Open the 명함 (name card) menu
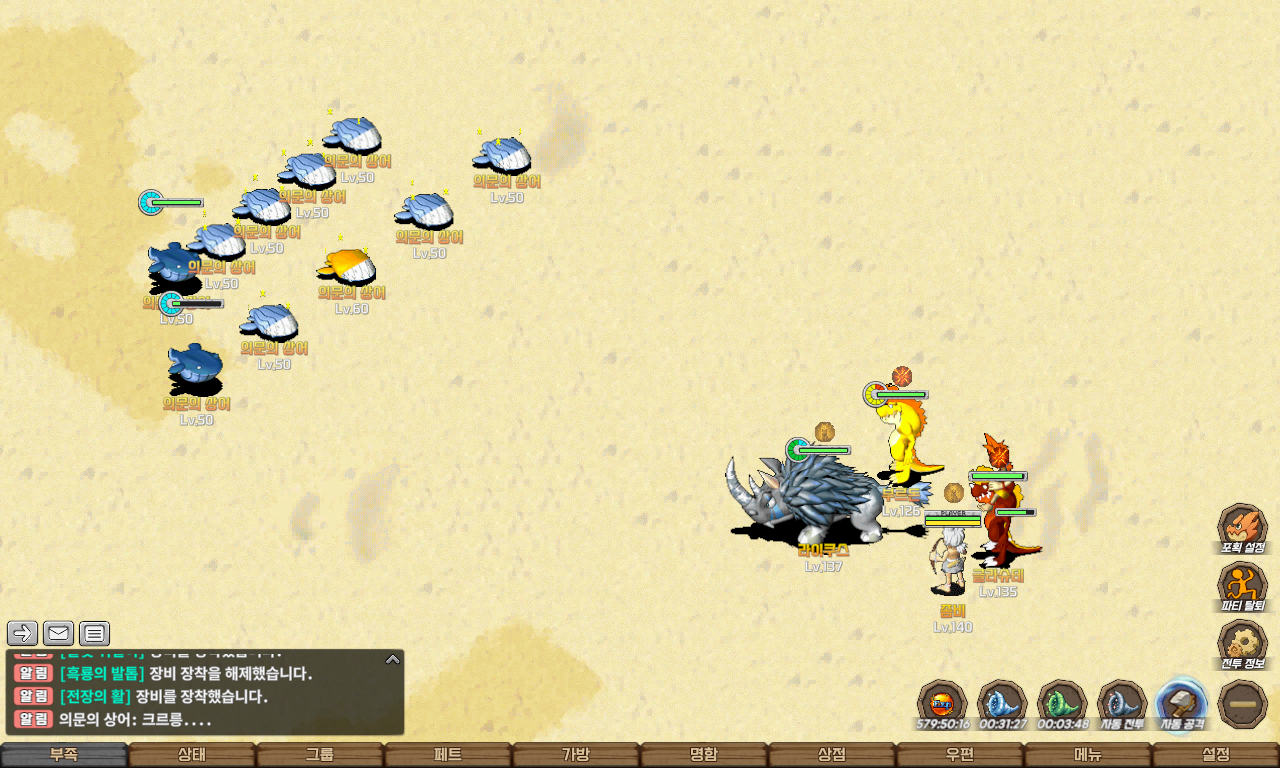Viewport: 1280px width, 768px height. (x=704, y=755)
